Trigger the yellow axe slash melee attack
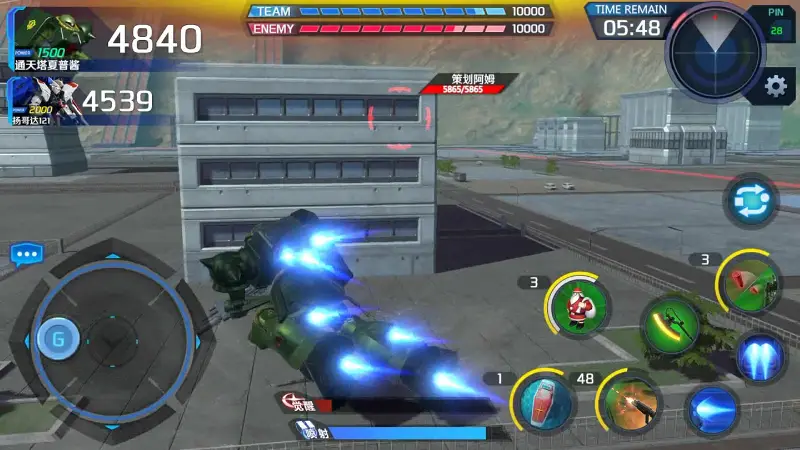Image resolution: width=800 pixels, height=450 pixels. pyautogui.click(x=669, y=326)
